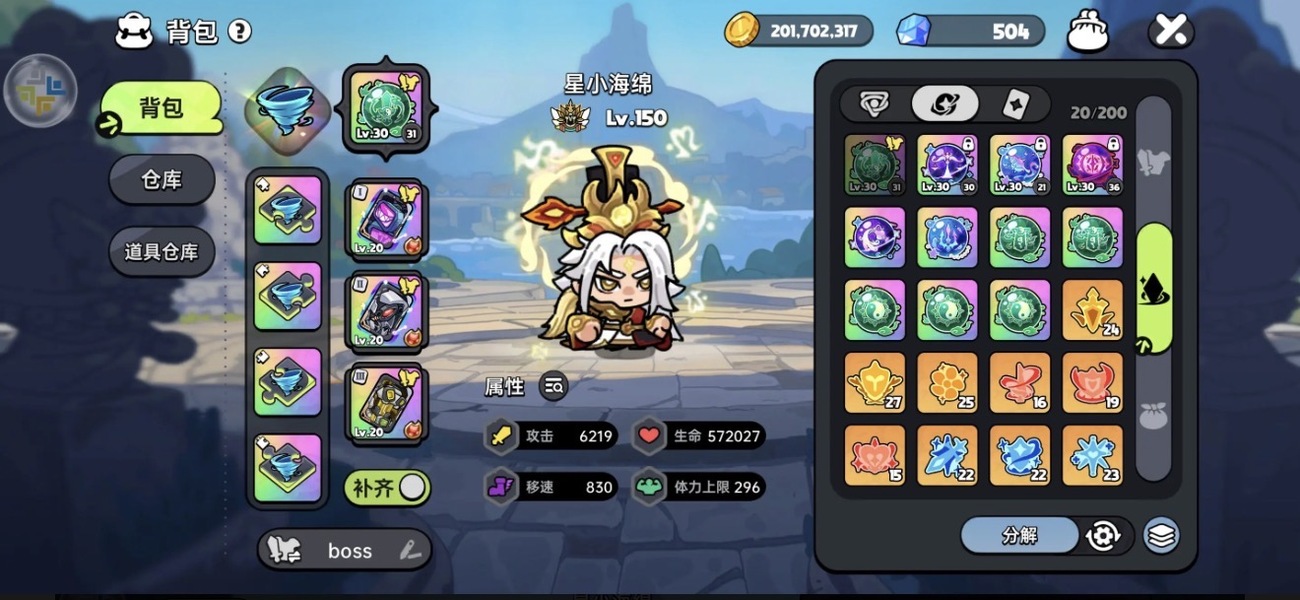The height and width of the screenshot is (600, 1300).
Task: Open the 属性 attribute details
Action: tap(553, 386)
